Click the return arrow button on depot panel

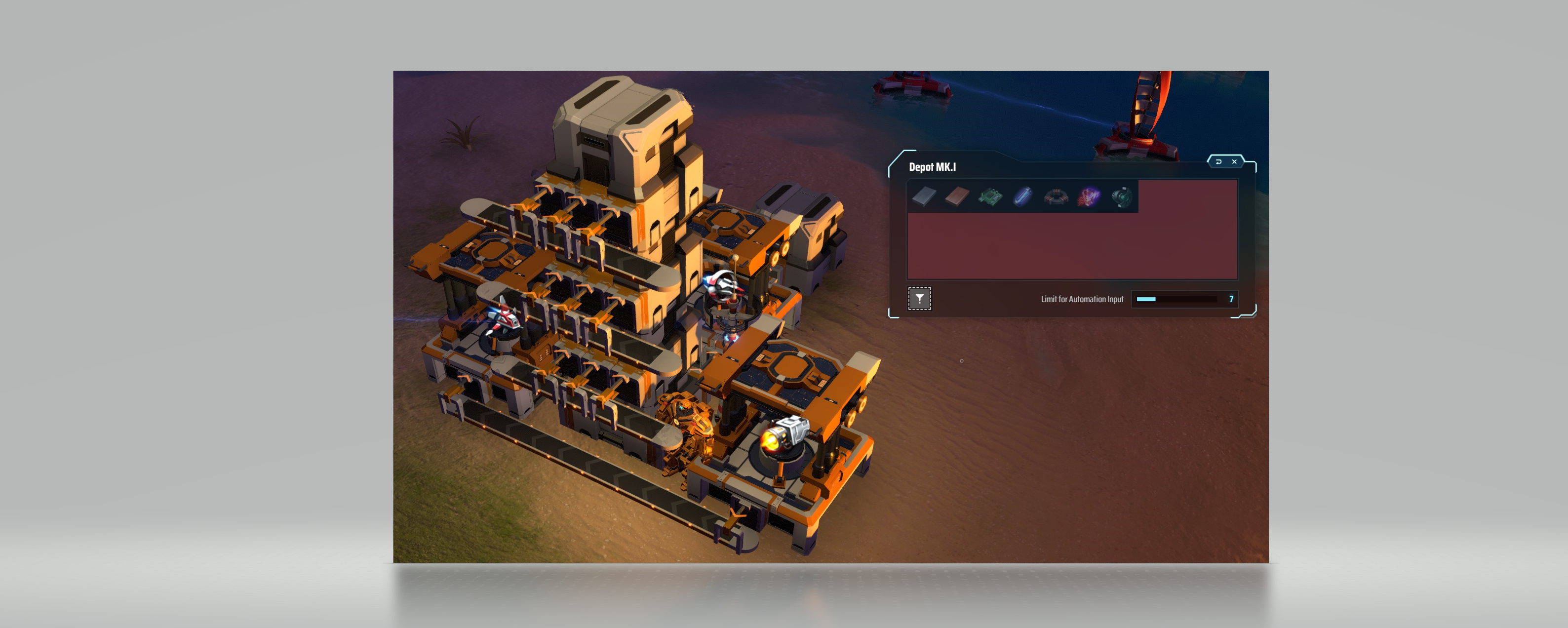click(1218, 162)
